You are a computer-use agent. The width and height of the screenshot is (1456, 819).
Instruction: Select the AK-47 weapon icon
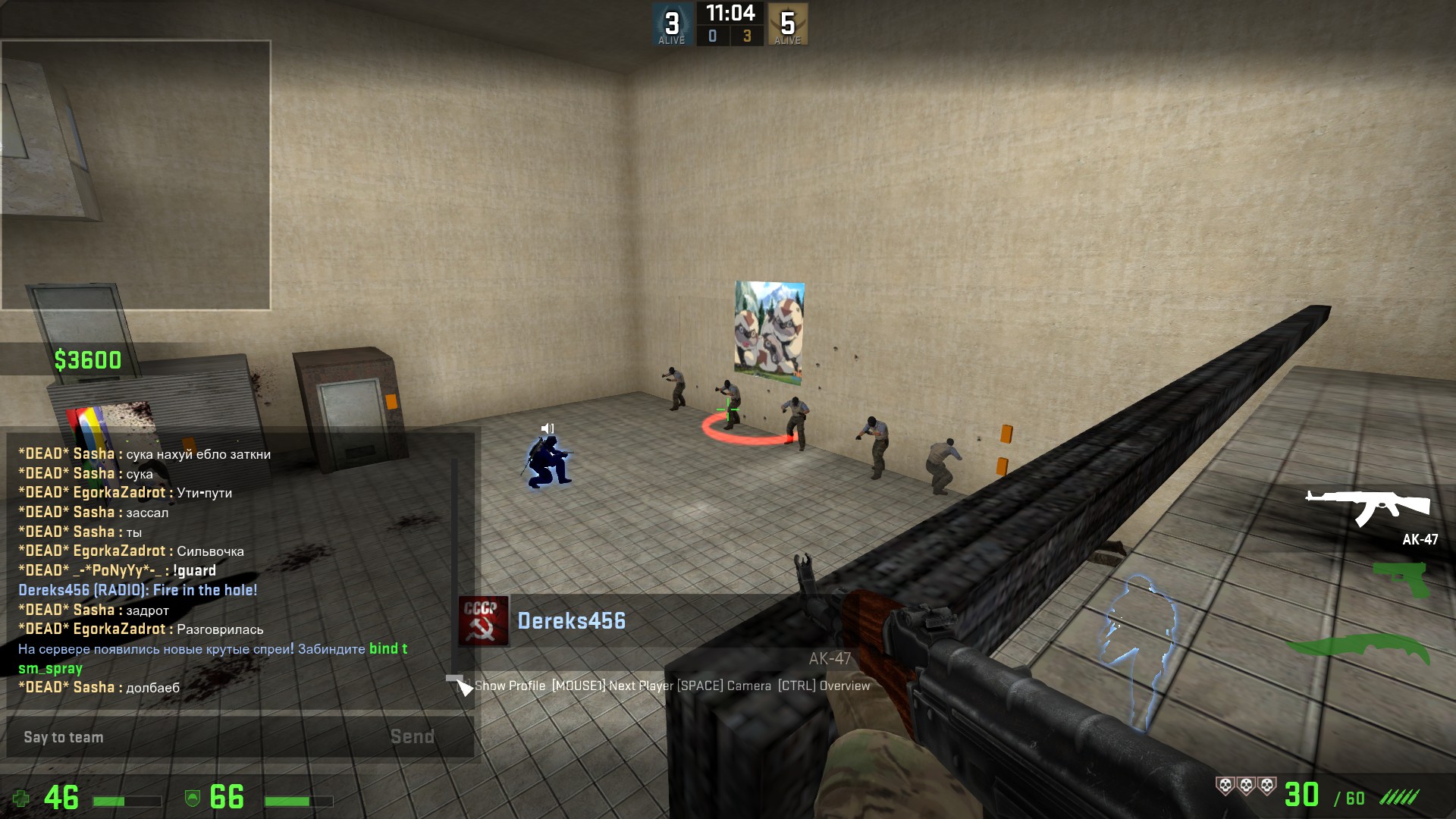tap(1367, 507)
